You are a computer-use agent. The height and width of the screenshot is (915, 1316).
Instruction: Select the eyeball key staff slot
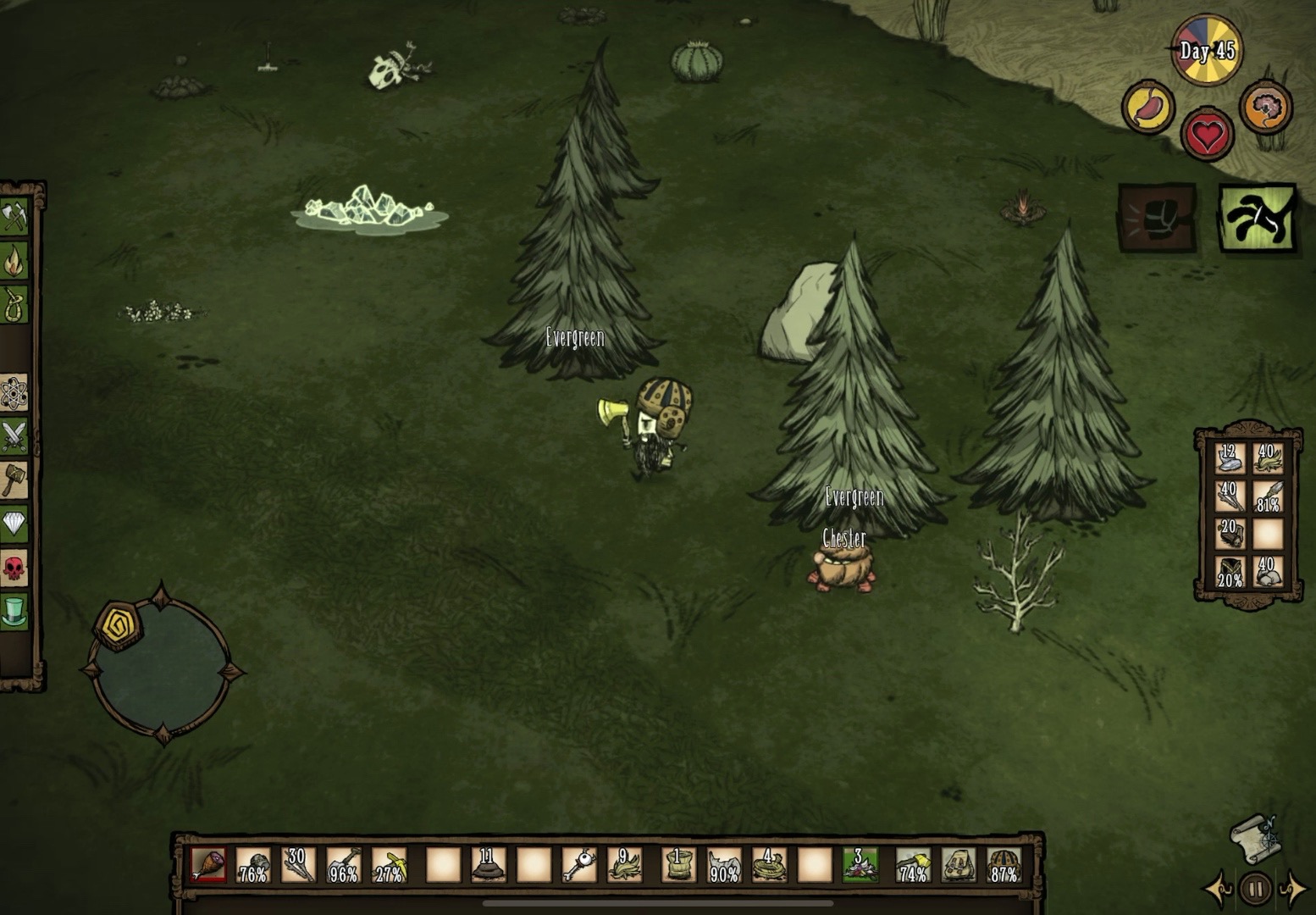pyautogui.click(x=579, y=865)
